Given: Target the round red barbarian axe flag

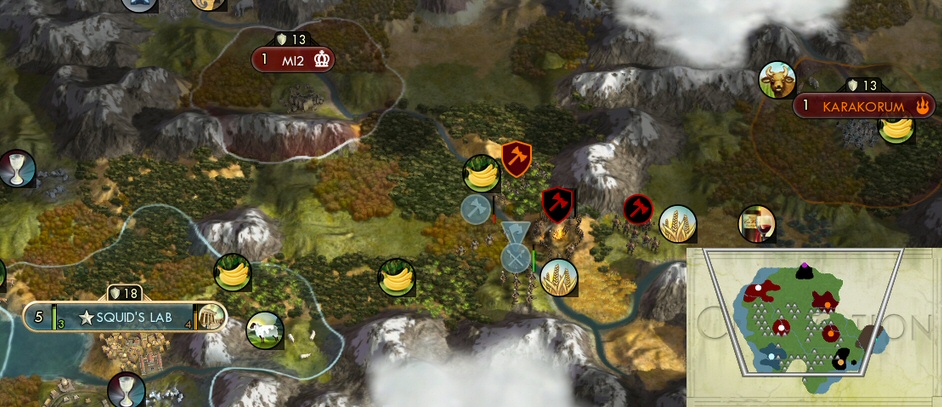Looking at the screenshot, I should coord(638,209).
